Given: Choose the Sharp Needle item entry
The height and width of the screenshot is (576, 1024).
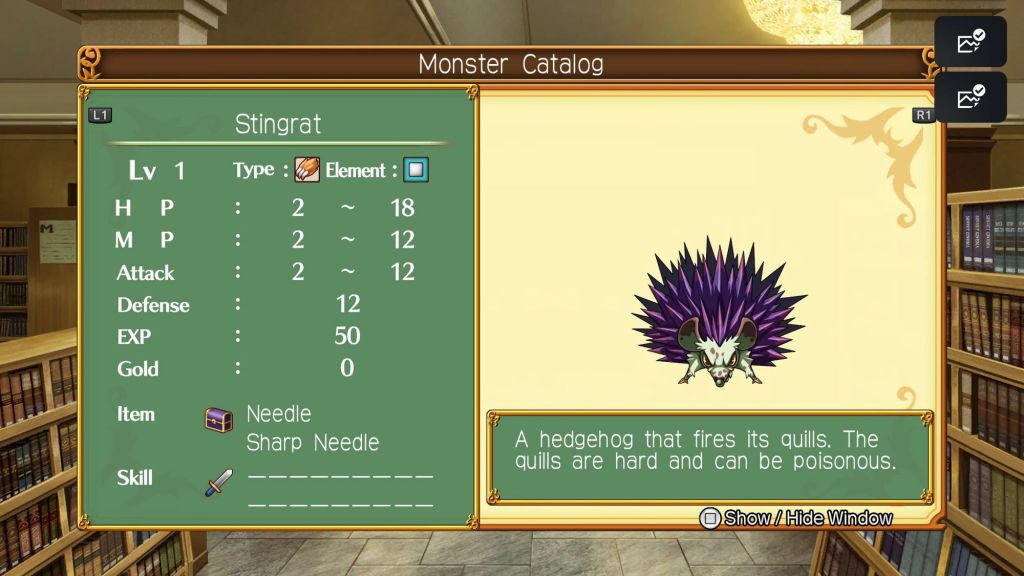Looking at the screenshot, I should (312, 443).
